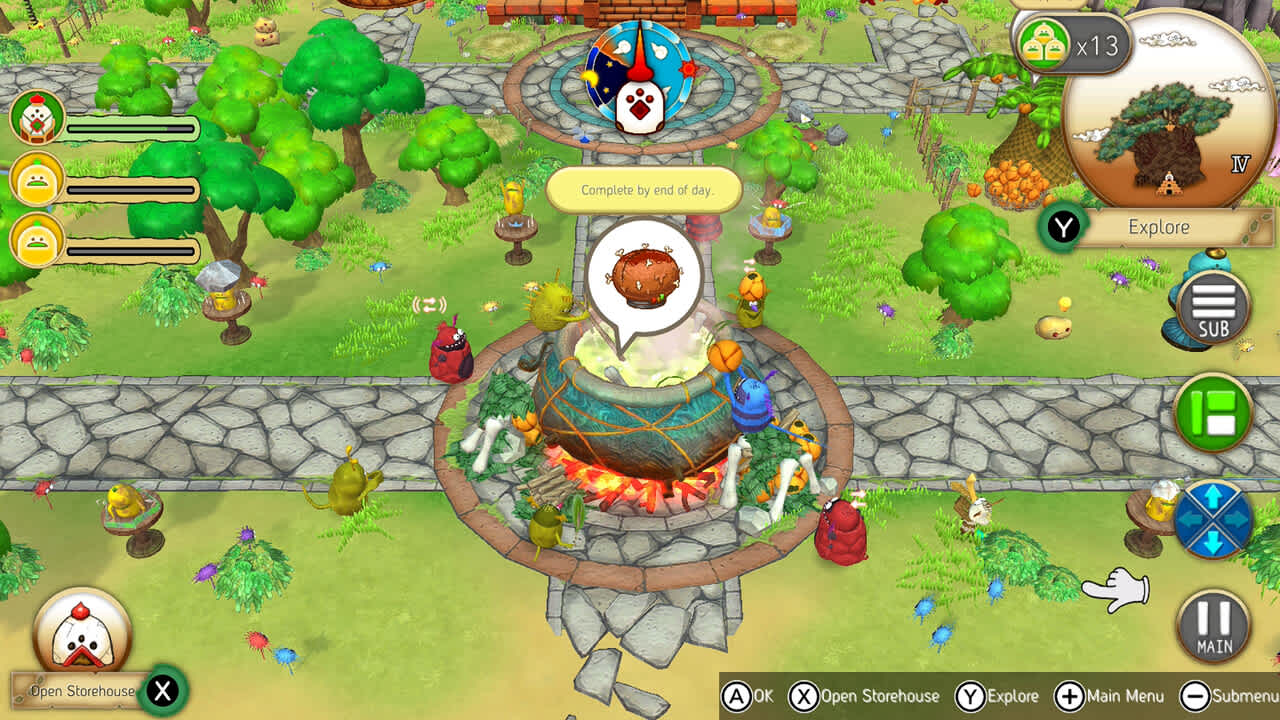Click the 'Complete by end of day' banner
The width and height of the screenshot is (1280, 720).
click(x=644, y=190)
